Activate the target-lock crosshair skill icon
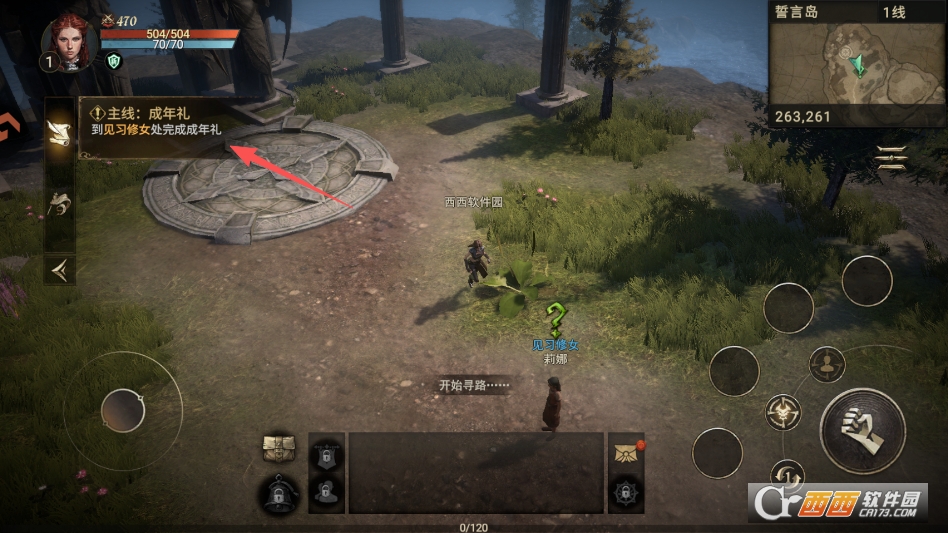This screenshot has width=948, height=533. [782, 411]
